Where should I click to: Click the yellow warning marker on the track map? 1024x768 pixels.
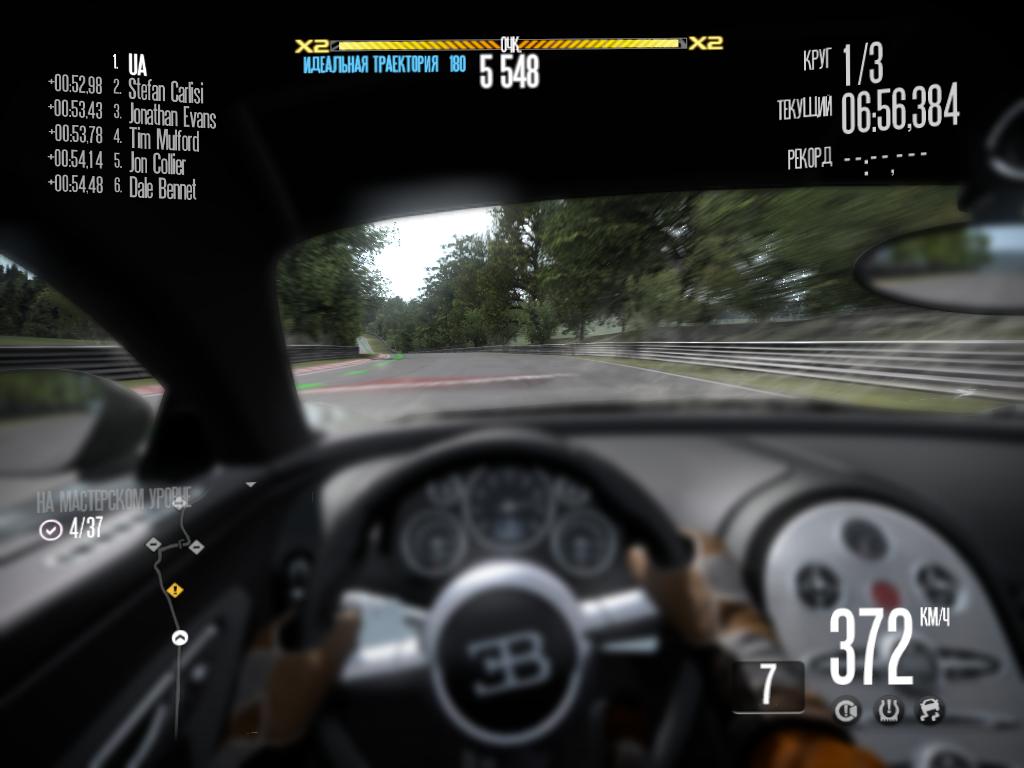pyautogui.click(x=176, y=590)
